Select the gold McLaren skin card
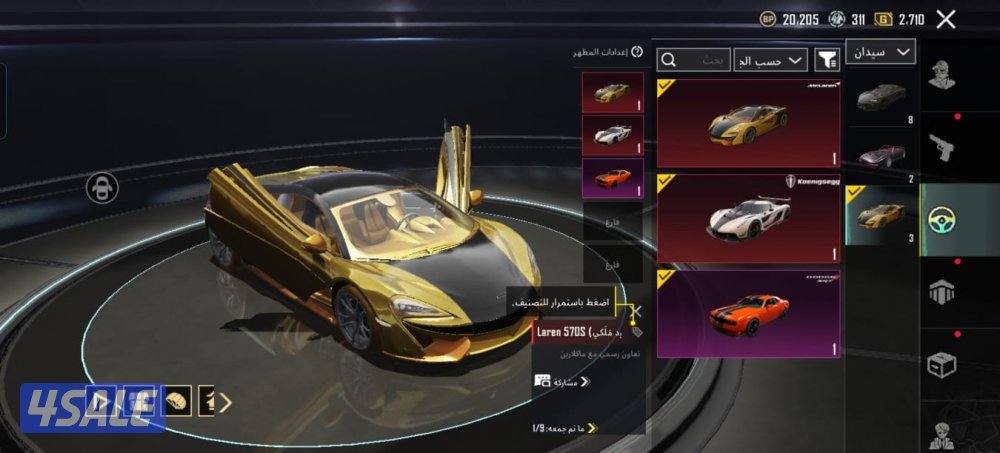This screenshot has width=1000, height=453. pyautogui.click(x=748, y=122)
